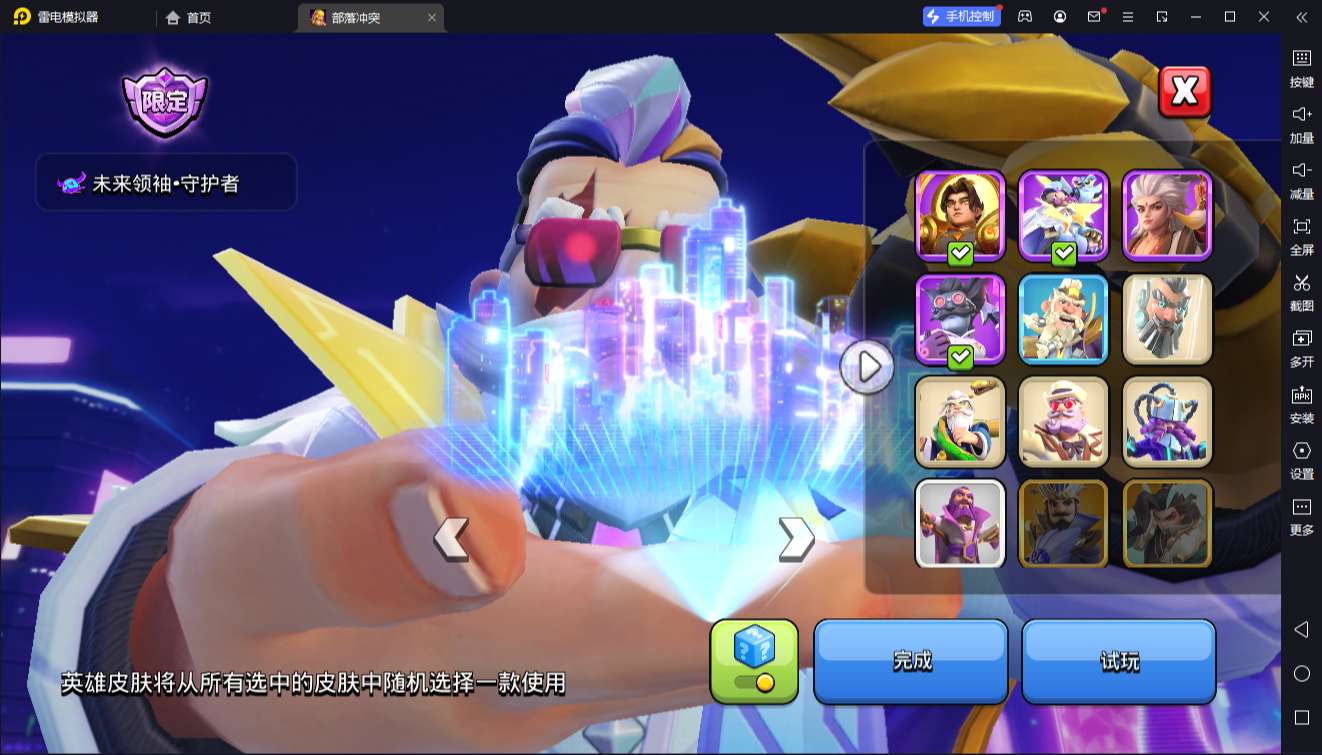Screen dimensions: 1322x755
Task: Pick the white-haired woman skin
Action: point(1167,215)
